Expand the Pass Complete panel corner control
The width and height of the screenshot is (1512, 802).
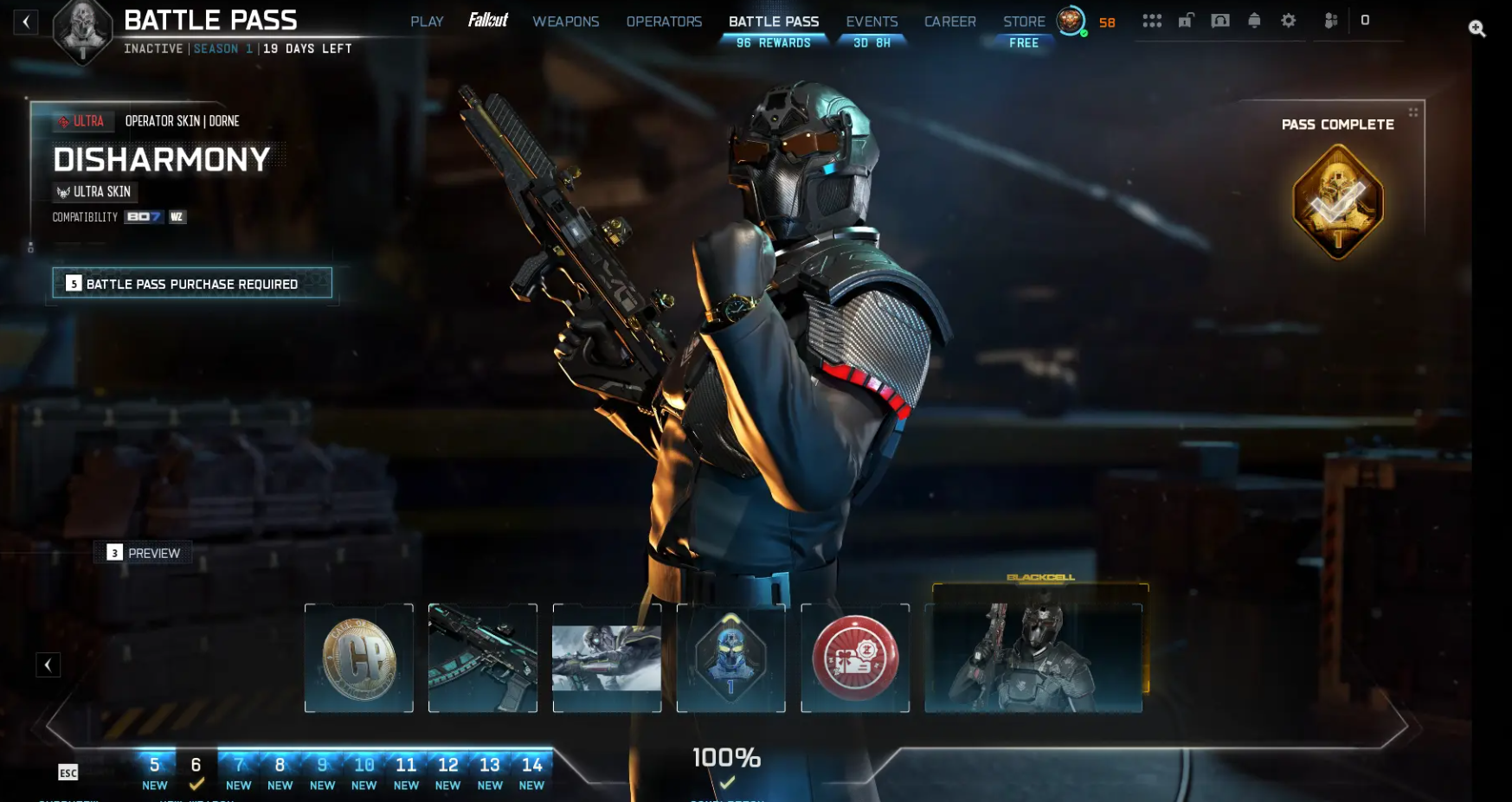coord(1414,111)
